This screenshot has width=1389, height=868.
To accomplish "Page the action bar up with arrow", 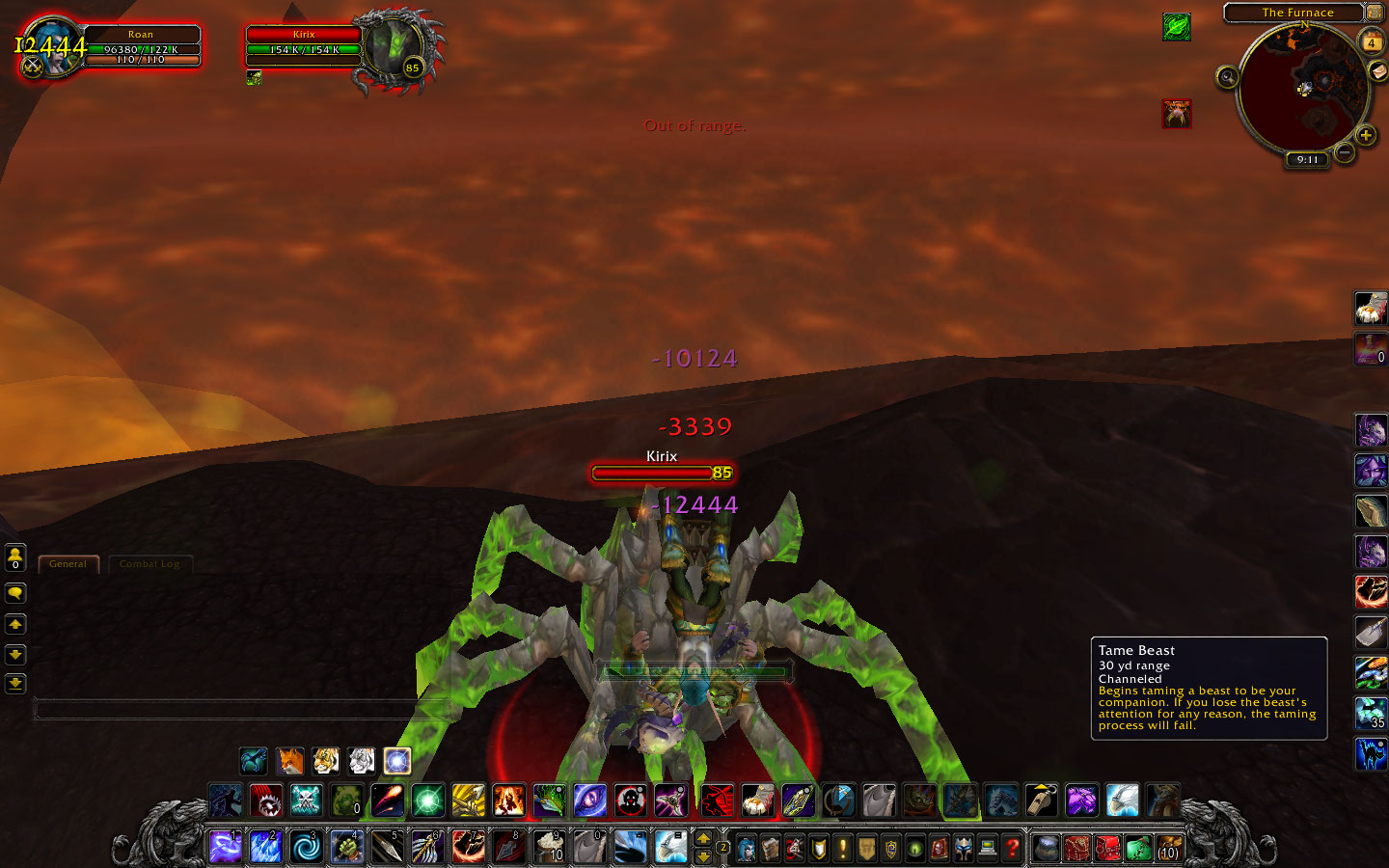I will click(703, 838).
